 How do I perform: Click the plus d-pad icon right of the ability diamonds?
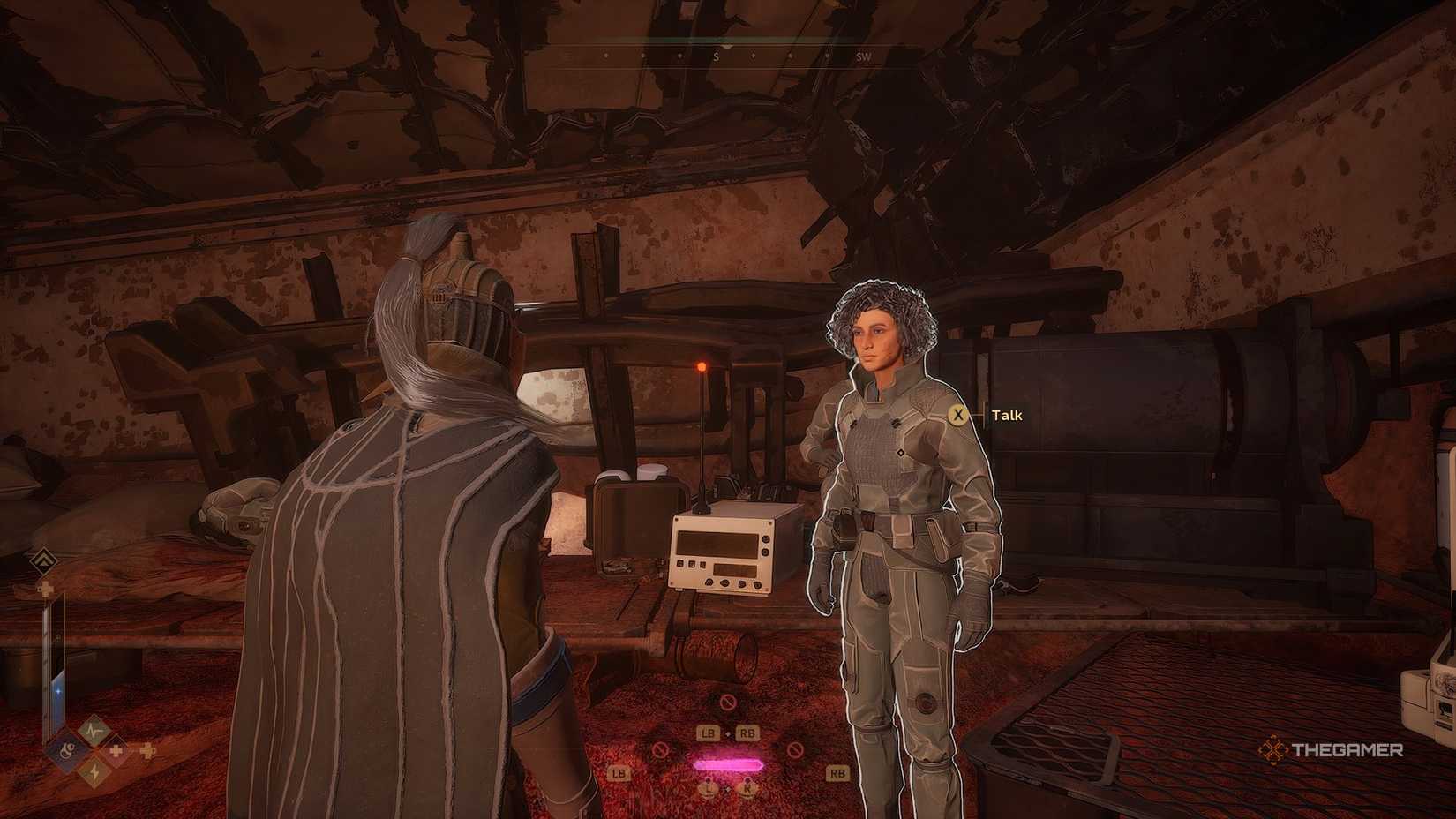[147, 750]
